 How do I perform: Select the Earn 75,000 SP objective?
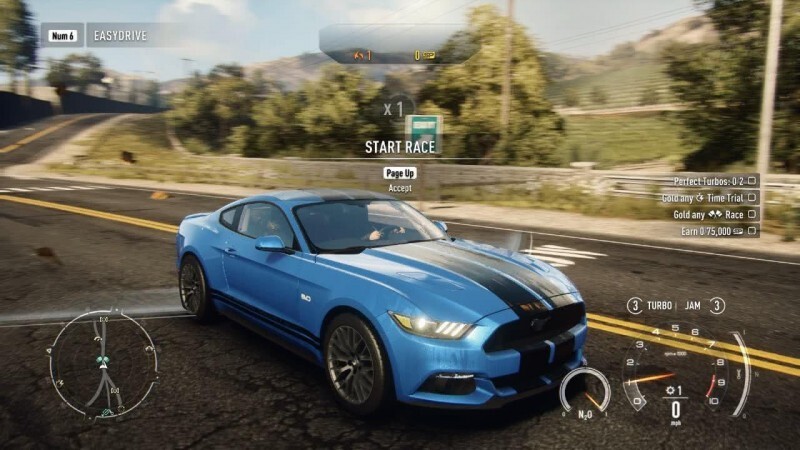point(711,231)
